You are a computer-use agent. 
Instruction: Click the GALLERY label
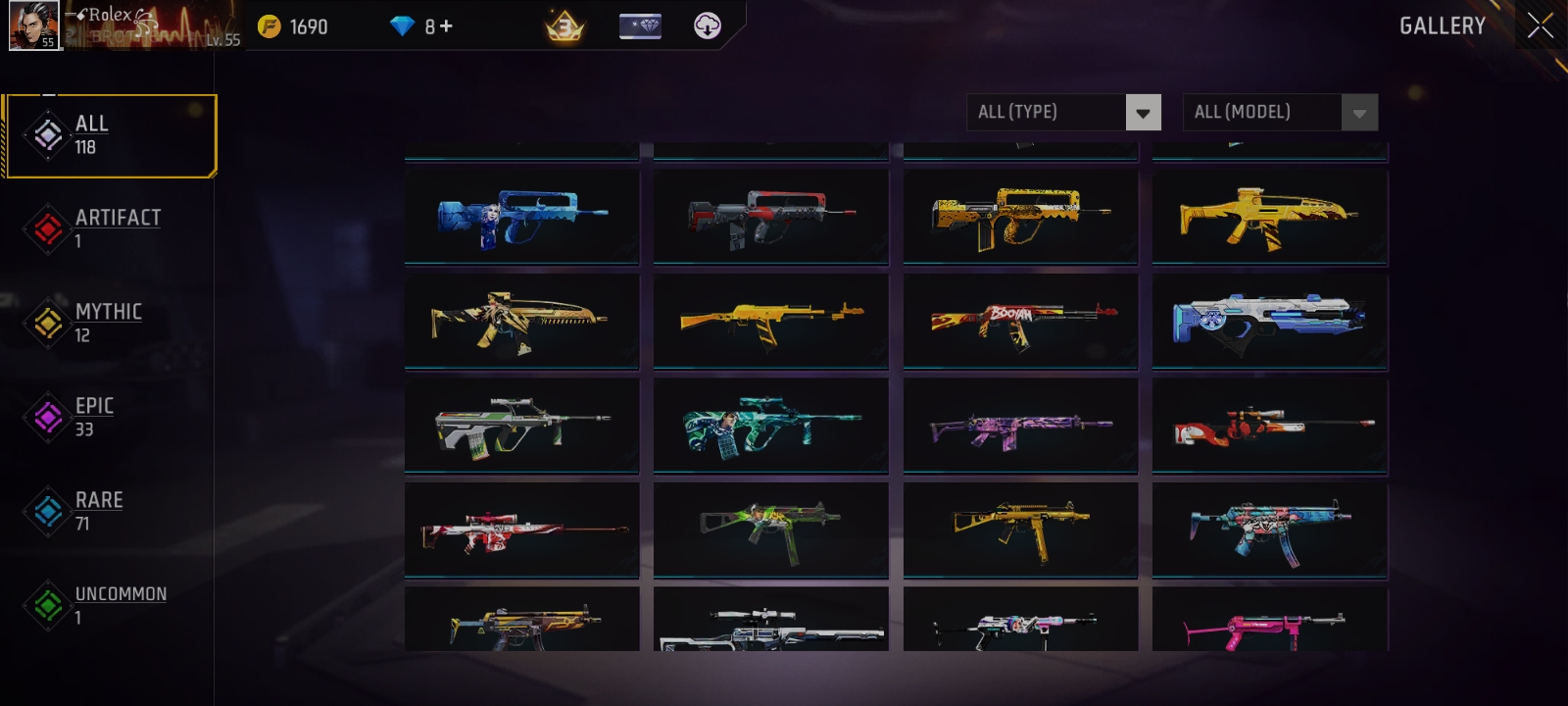pos(1442,26)
